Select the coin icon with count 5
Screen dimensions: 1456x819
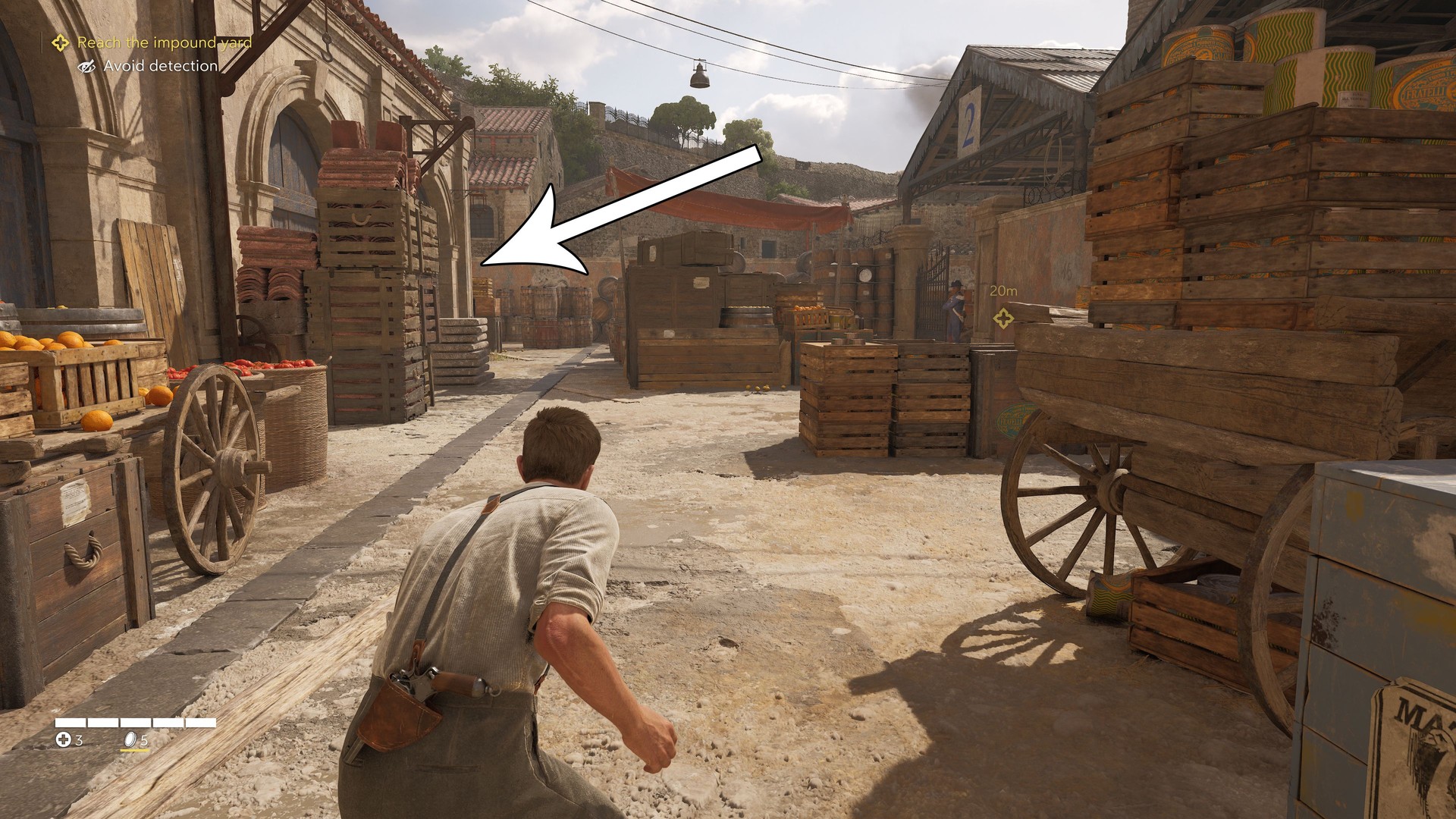pyautogui.click(x=130, y=739)
